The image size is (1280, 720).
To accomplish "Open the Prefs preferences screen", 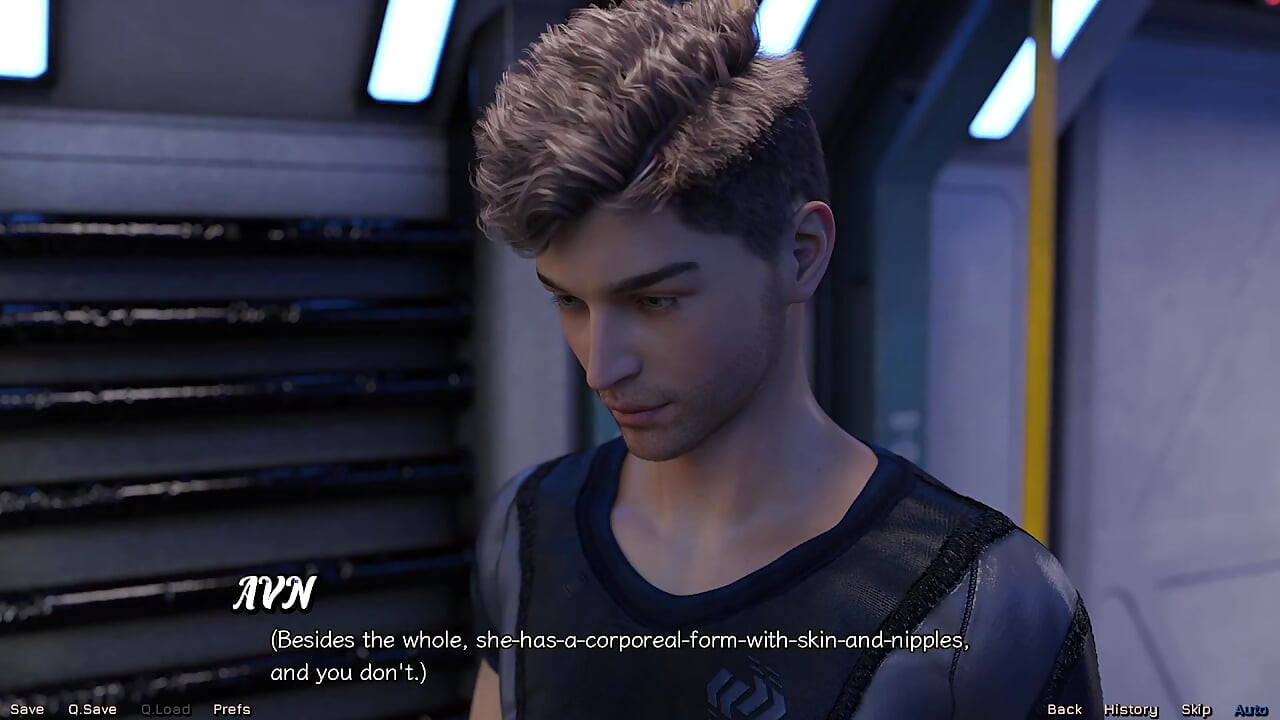I will tap(231, 709).
